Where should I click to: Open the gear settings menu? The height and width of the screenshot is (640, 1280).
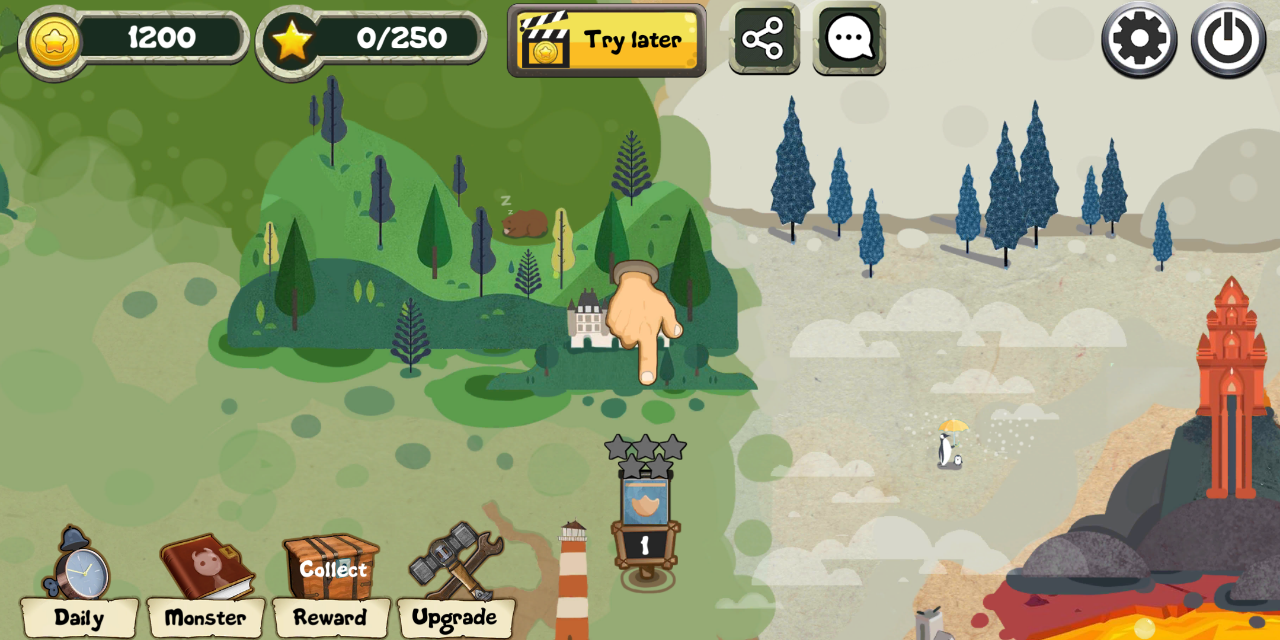[1139, 40]
